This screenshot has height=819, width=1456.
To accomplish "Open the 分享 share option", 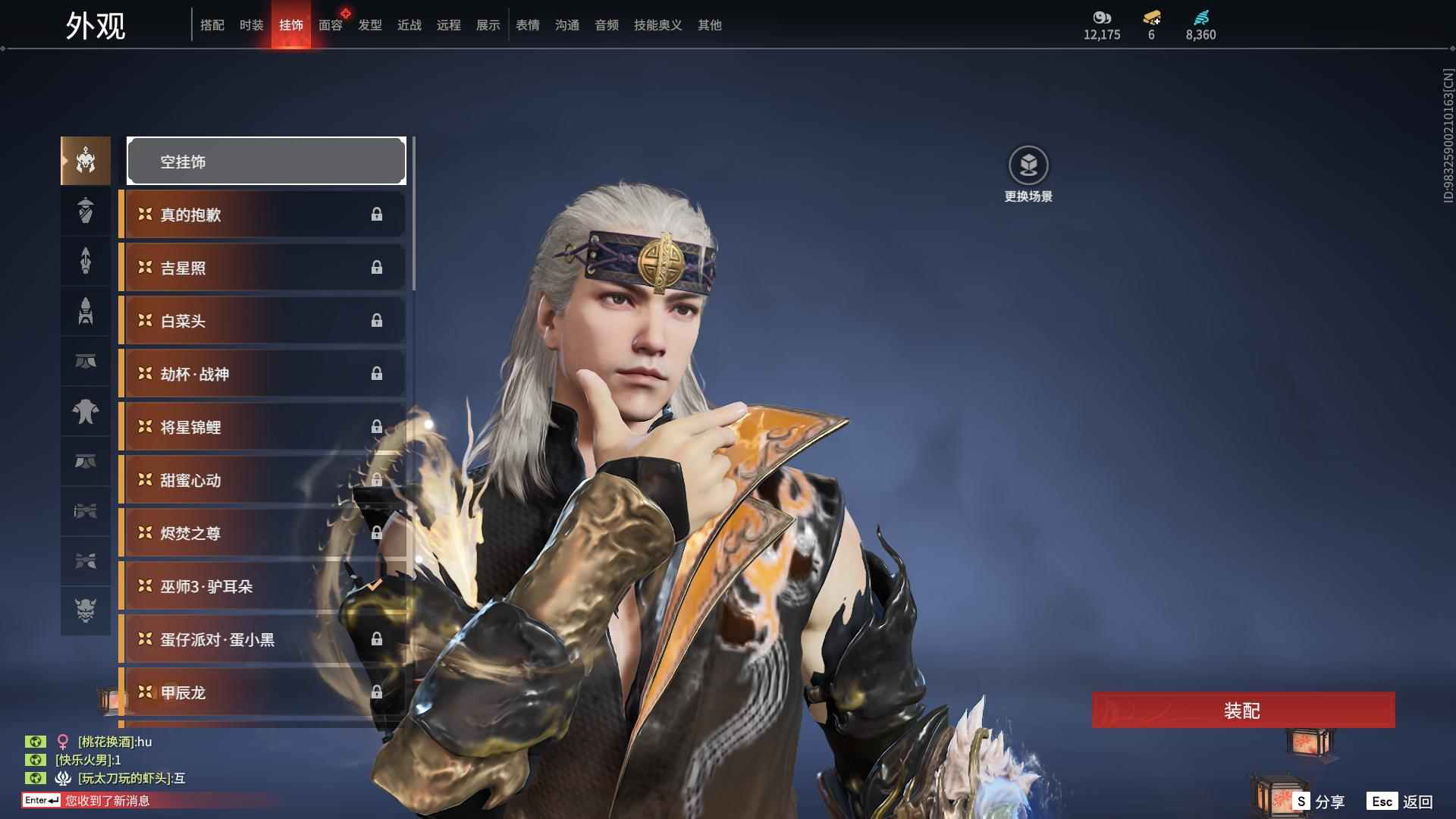I will [1319, 802].
